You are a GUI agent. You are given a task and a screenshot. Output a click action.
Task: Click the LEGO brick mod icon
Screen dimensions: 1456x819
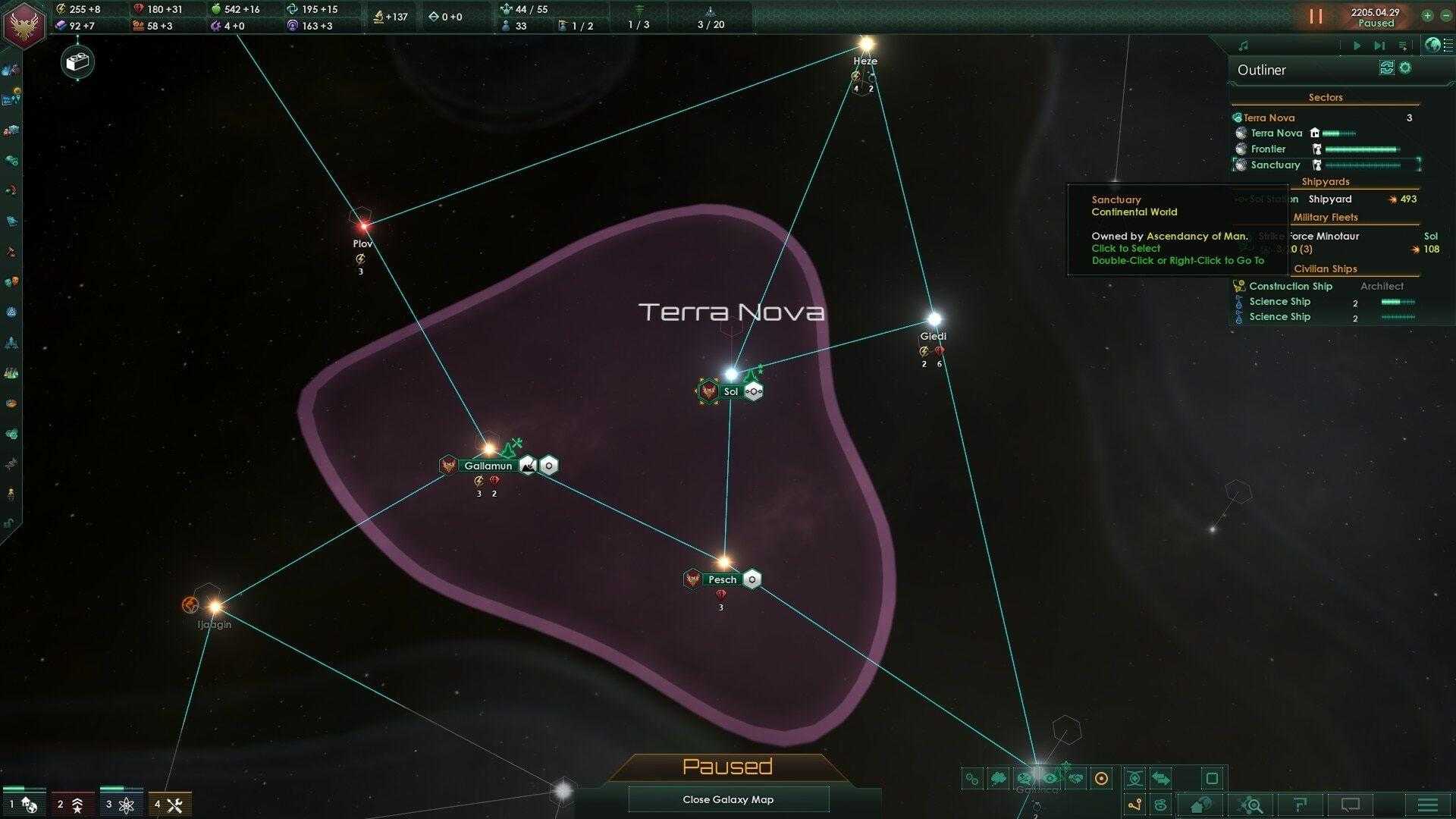(x=77, y=62)
